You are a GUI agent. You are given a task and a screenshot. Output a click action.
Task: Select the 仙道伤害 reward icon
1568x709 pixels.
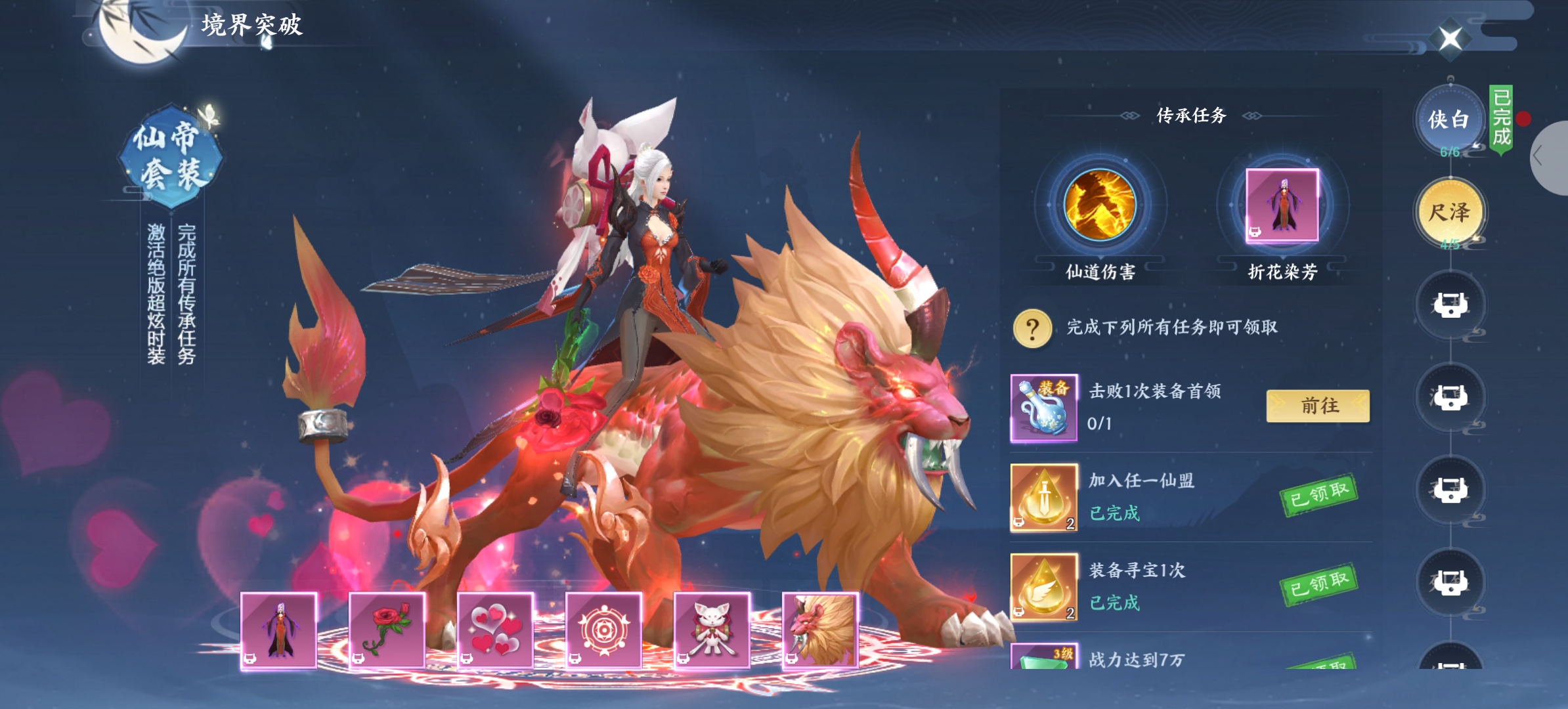tap(1100, 205)
